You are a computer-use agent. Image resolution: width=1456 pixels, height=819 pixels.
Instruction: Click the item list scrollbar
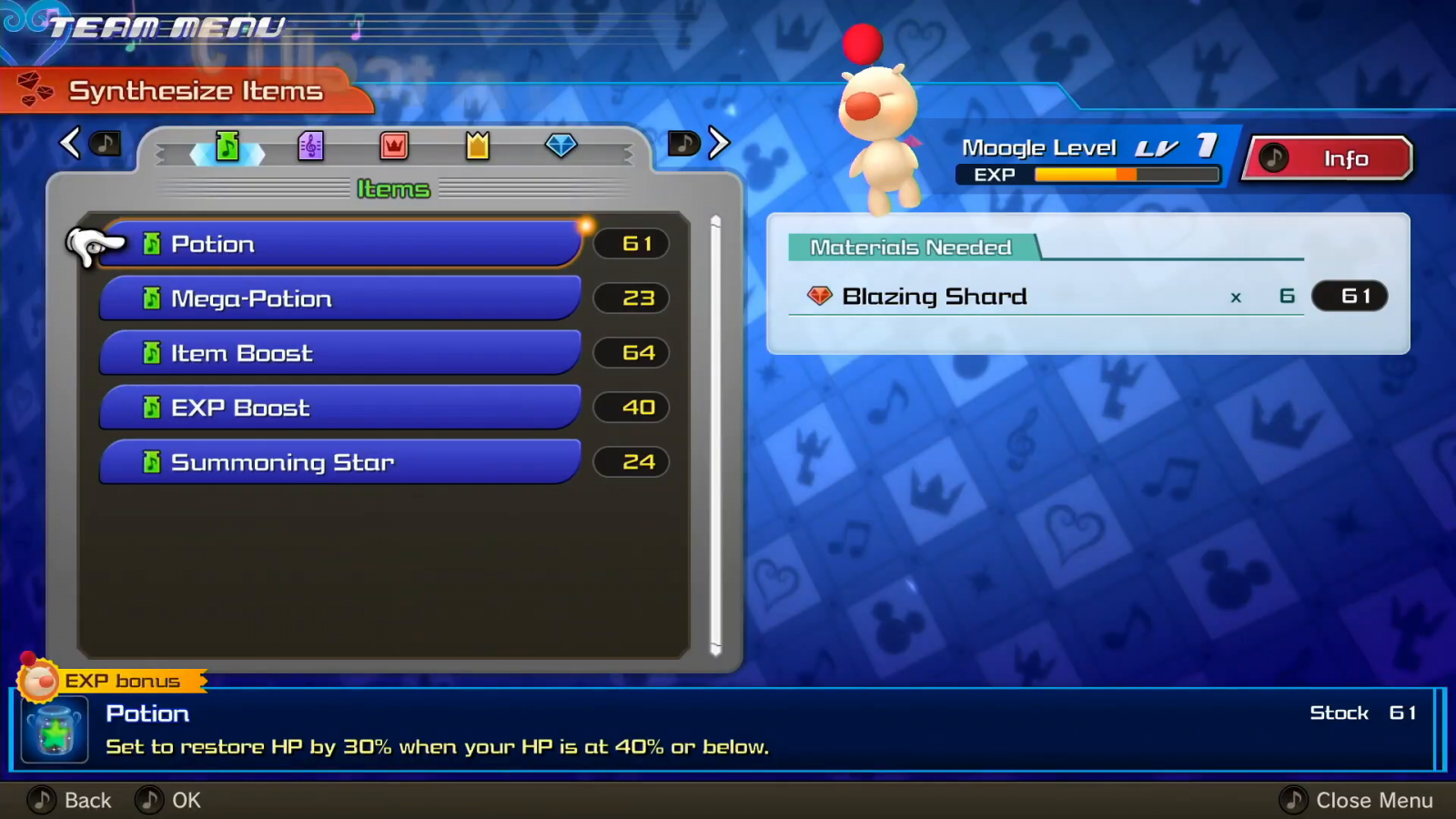coord(715,435)
